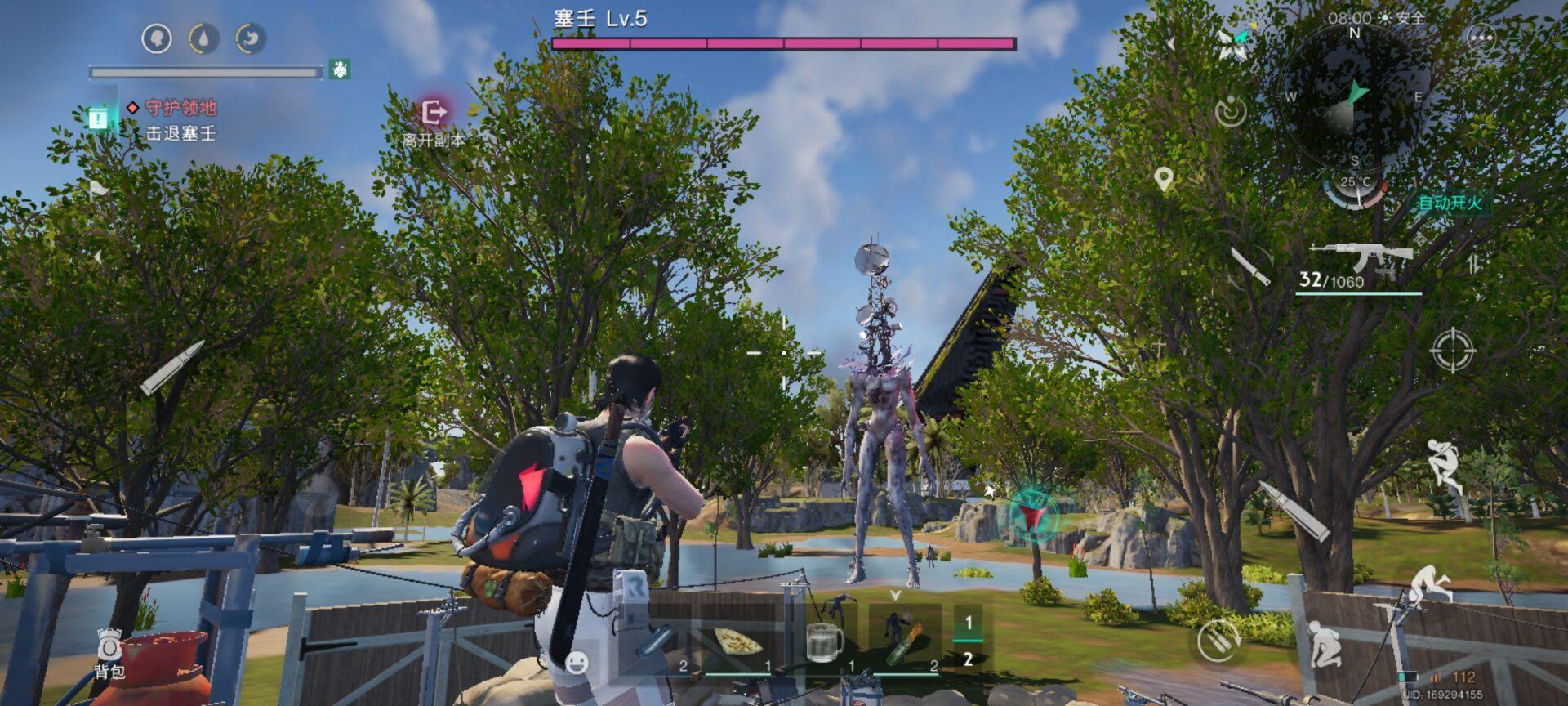The image size is (1568, 706).
Task: Select the assault rifle weapon slot
Action: [1361, 258]
